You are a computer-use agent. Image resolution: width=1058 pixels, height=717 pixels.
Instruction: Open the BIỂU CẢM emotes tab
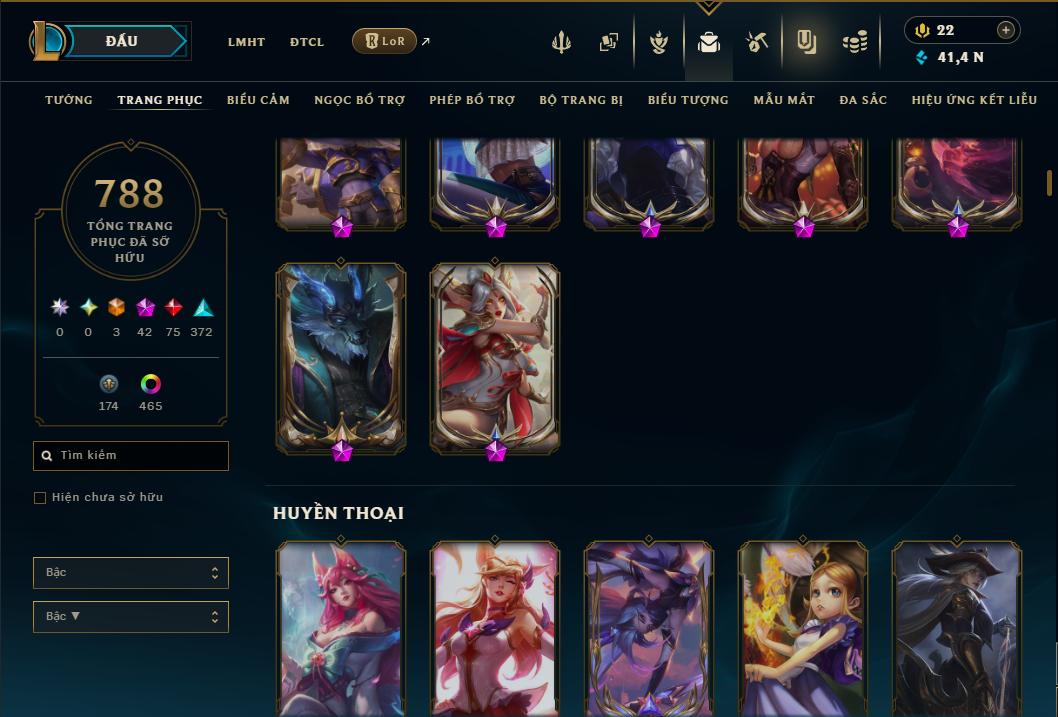point(258,100)
